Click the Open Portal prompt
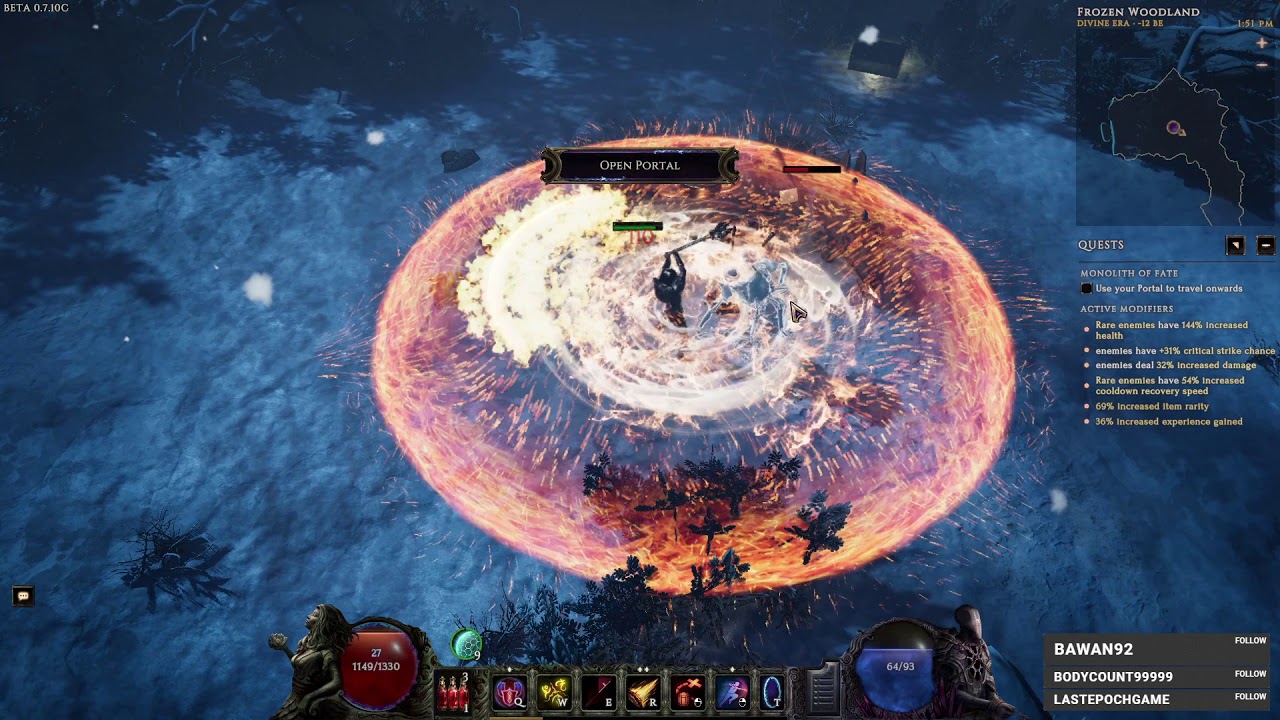Screen dimensions: 1280x720 click(x=640, y=165)
